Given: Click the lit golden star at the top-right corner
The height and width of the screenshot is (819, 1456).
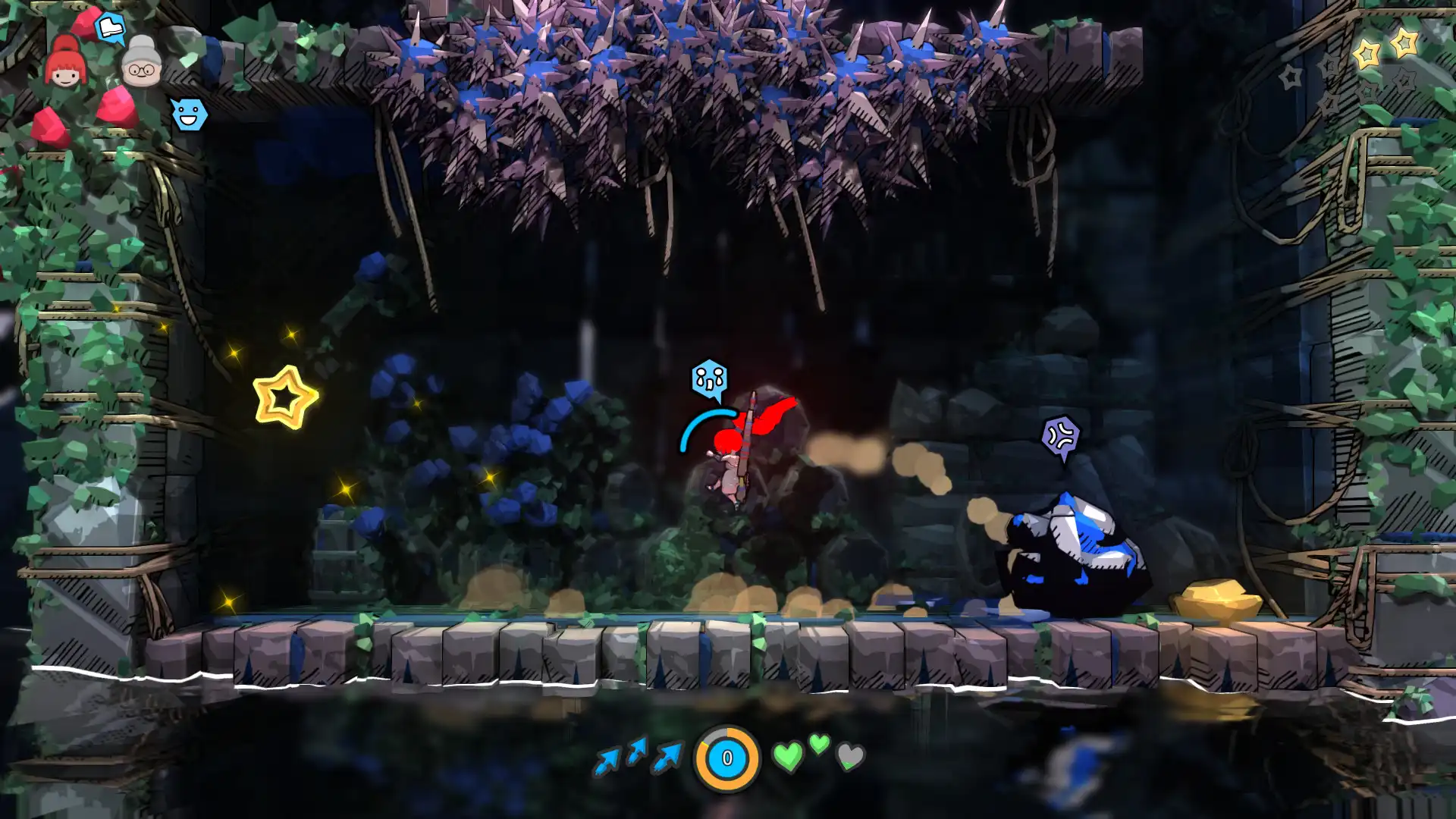Looking at the screenshot, I should (1405, 42).
